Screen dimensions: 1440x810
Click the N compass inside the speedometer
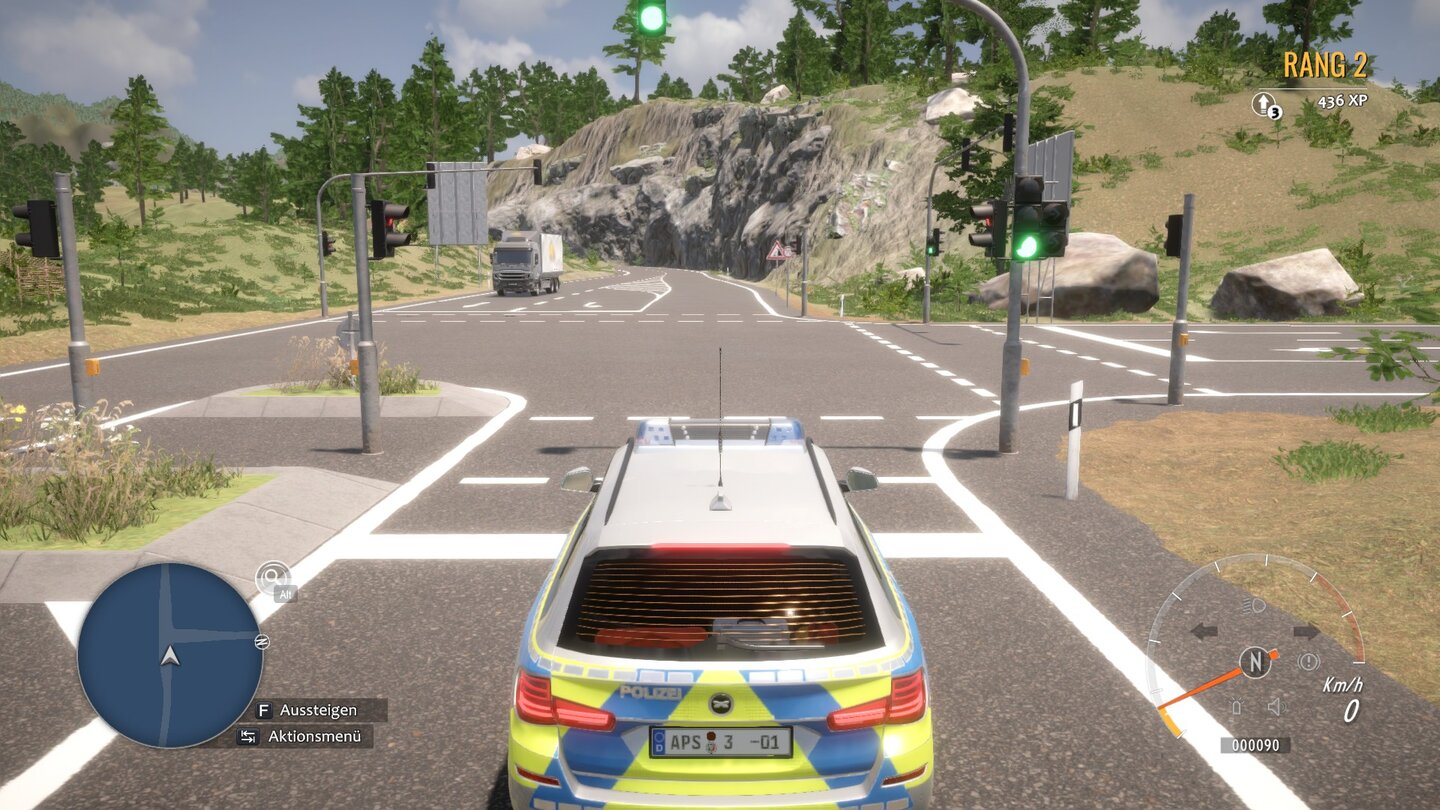[1256, 660]
